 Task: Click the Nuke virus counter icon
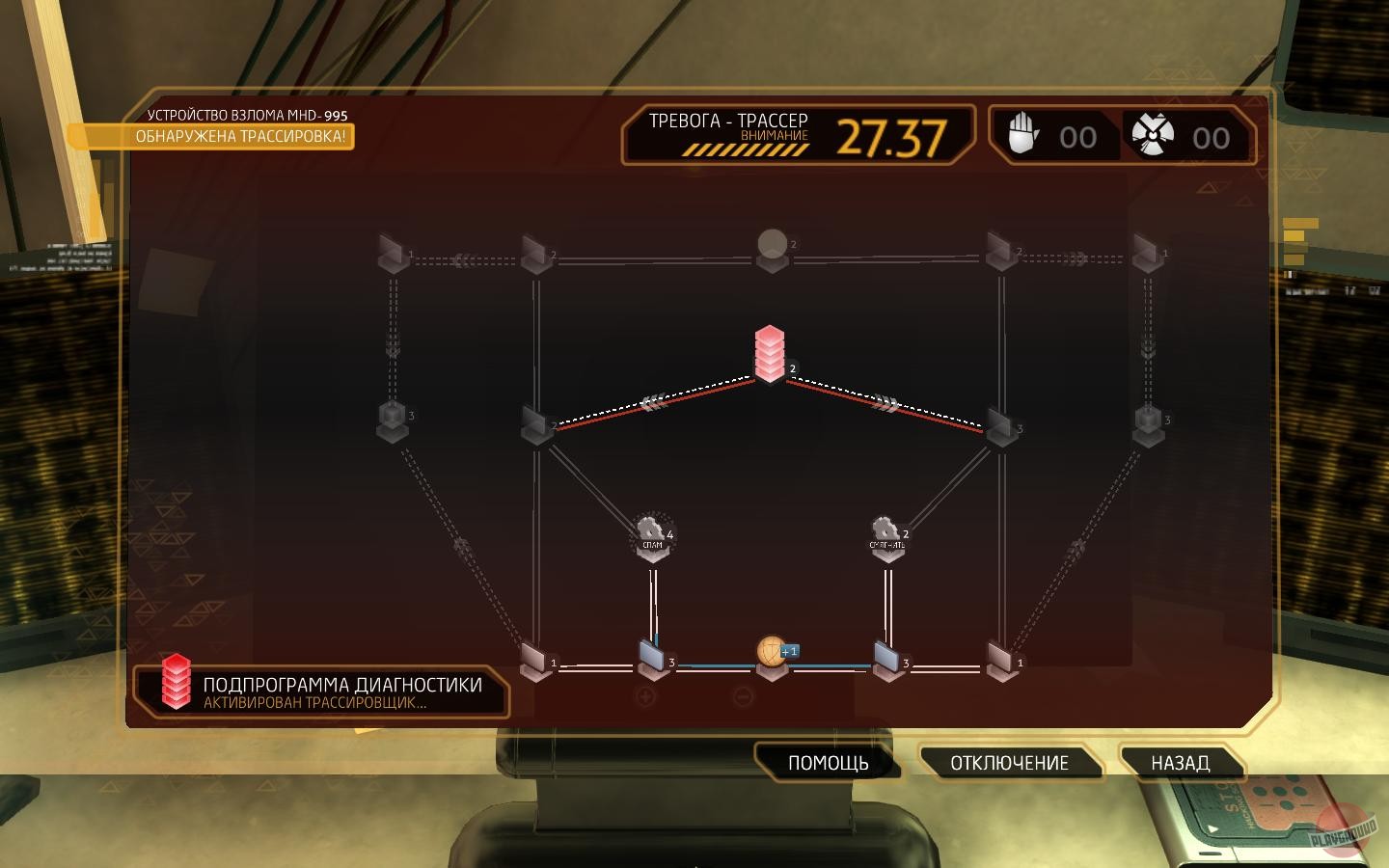pyautogui.click(x=1152, y=136)
